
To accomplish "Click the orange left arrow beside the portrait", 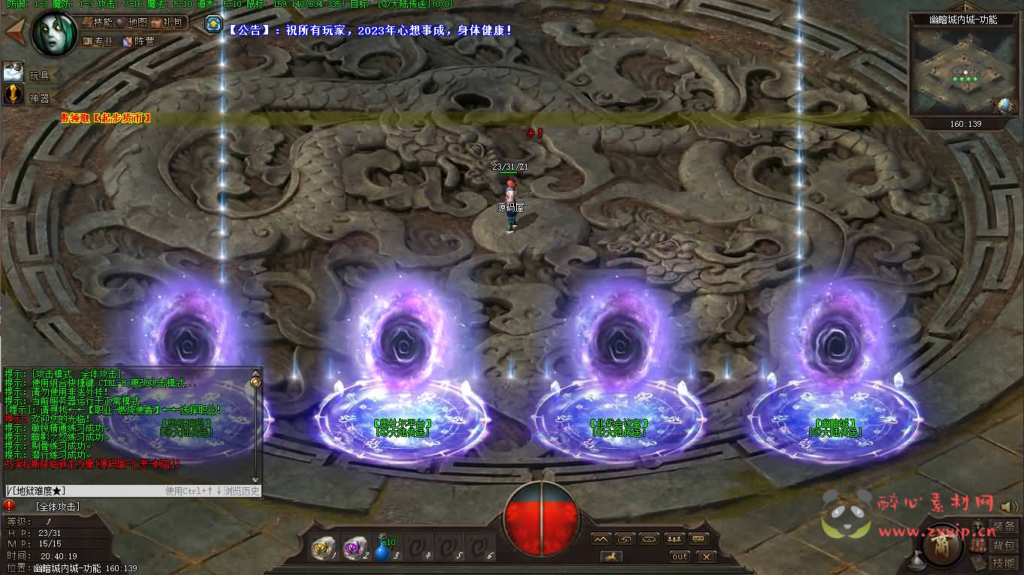I will (x=14, y=31).
